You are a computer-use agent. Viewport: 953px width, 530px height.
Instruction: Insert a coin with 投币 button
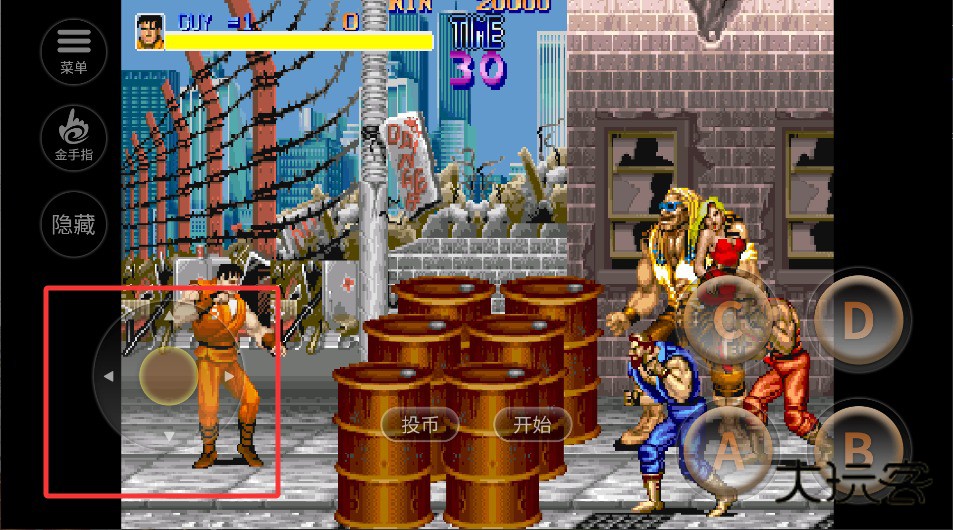420,424
